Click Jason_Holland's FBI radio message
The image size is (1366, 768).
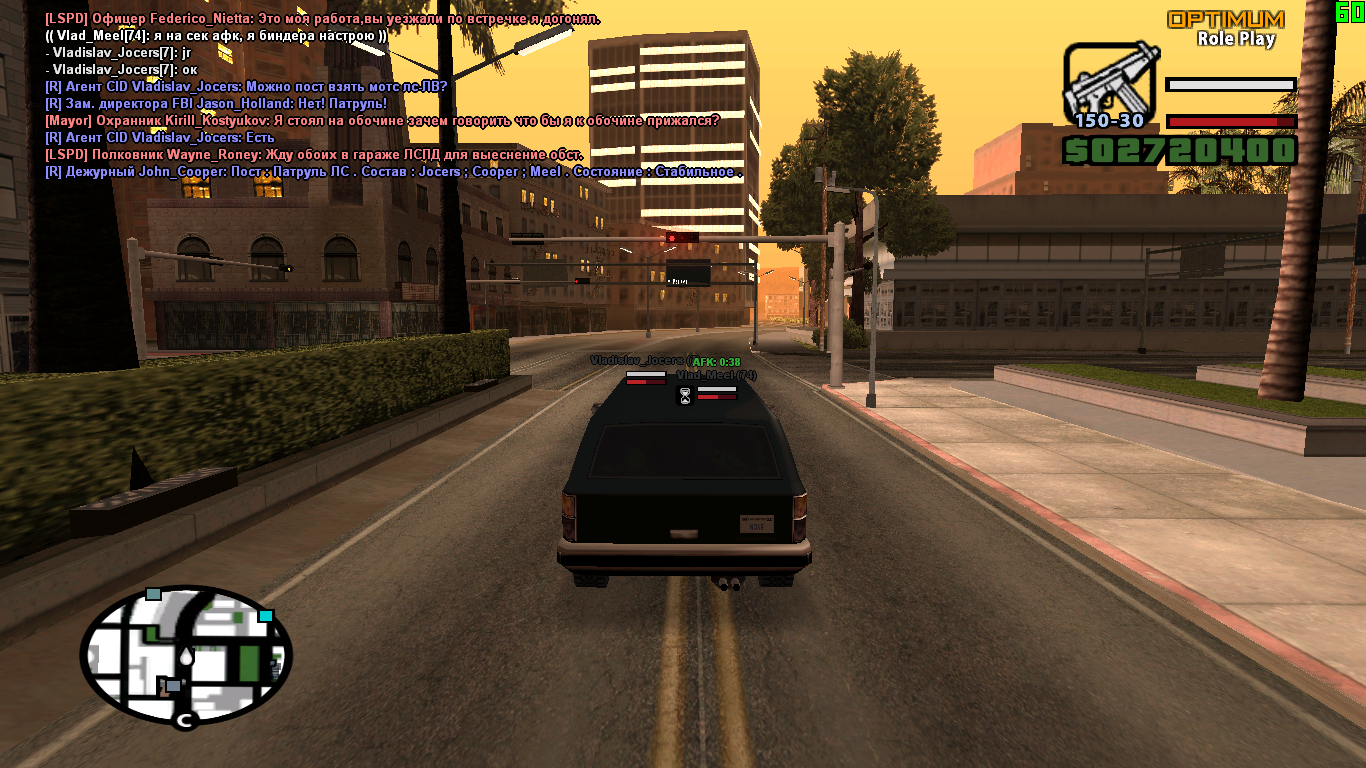tap(215, 103)
